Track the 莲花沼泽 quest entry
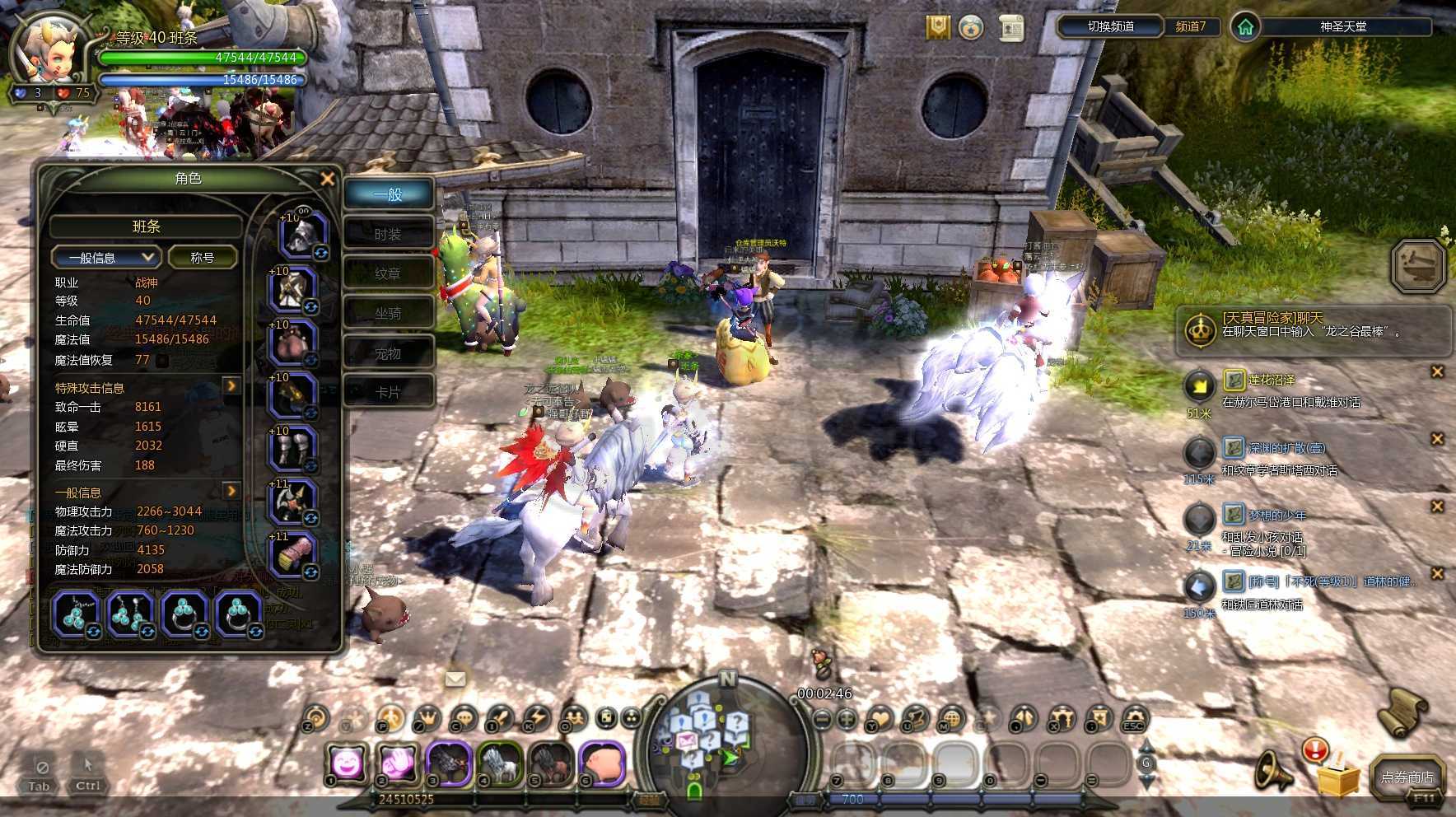This screenshot has height=817, width=1456. tap(1271, 380)
